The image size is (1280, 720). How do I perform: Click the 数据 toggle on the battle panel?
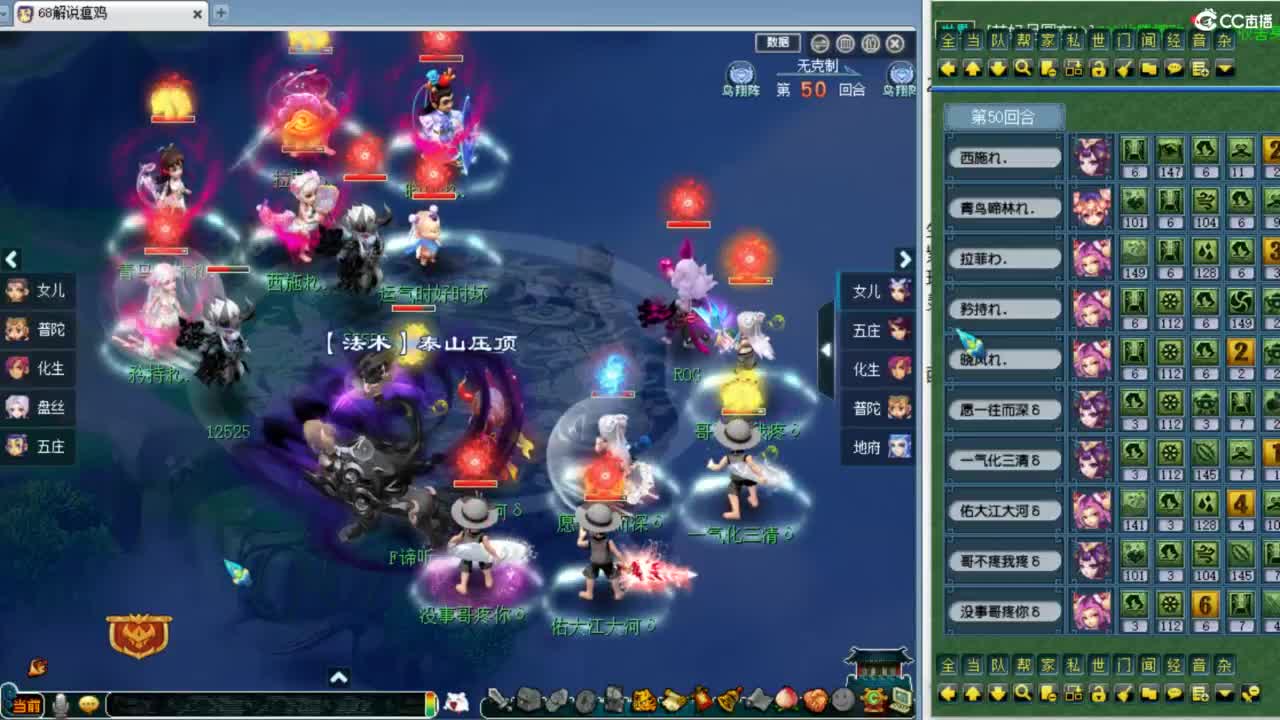click(x=777, y=43)
